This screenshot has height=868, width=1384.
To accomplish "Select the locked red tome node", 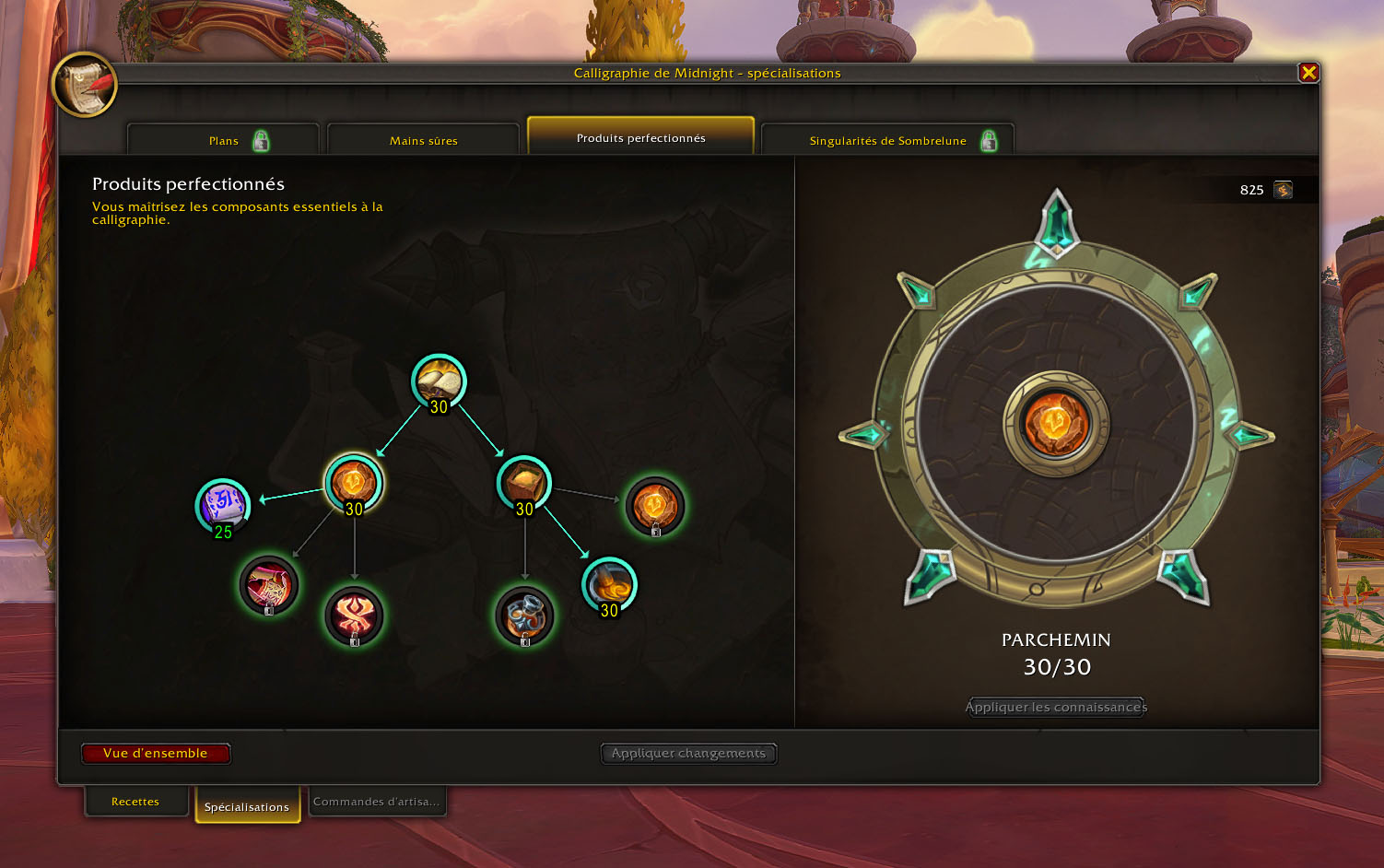I will click(x=269, y=585).
